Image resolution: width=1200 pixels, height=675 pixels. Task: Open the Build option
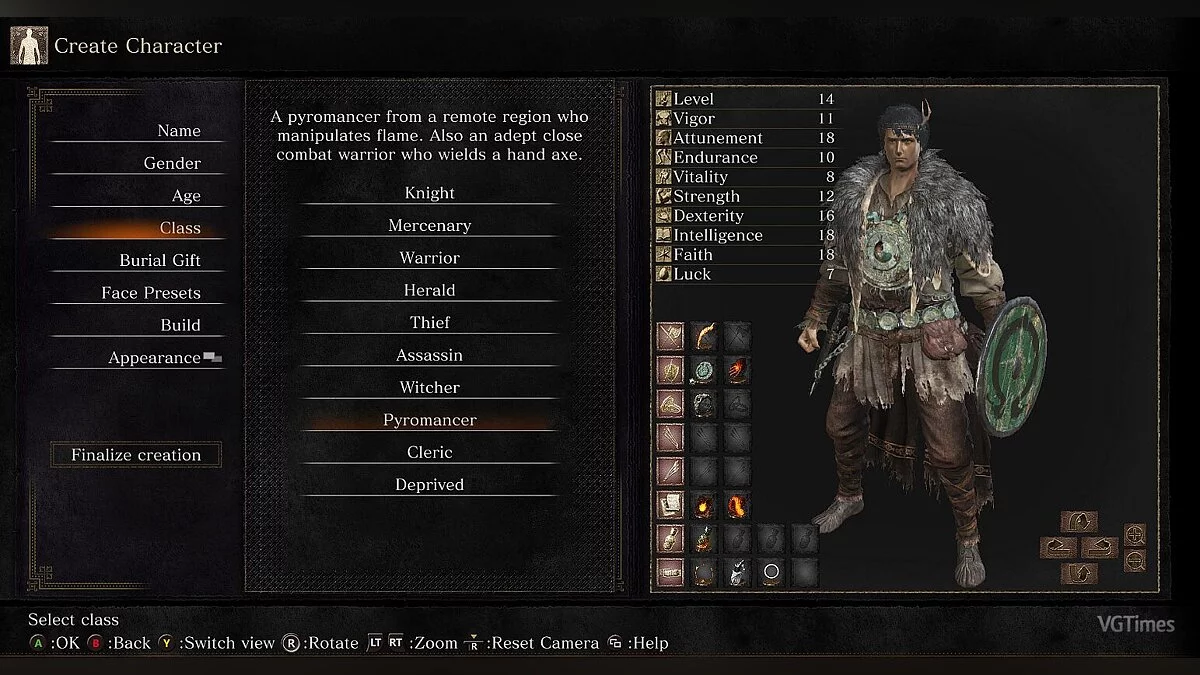tap(180, 325)
